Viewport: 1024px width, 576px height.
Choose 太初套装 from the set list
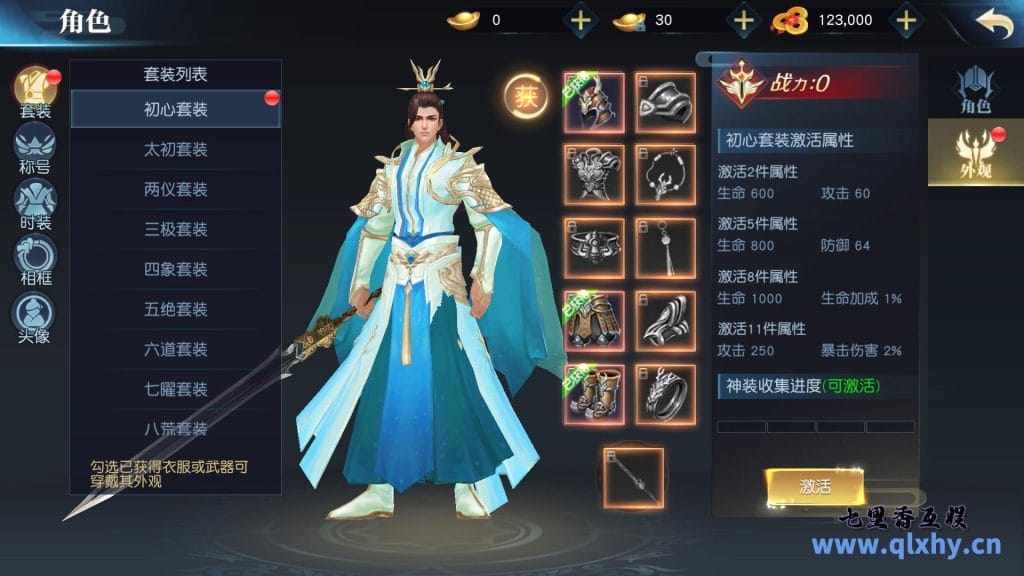175,149
